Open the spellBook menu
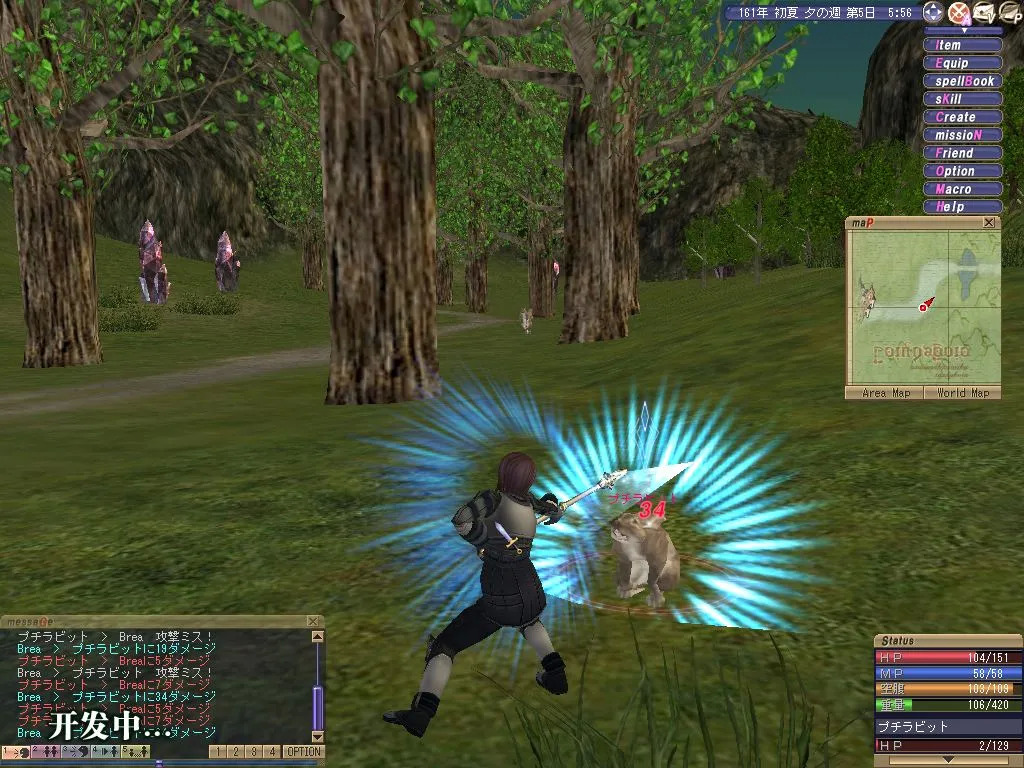 (x=962, y=81)
